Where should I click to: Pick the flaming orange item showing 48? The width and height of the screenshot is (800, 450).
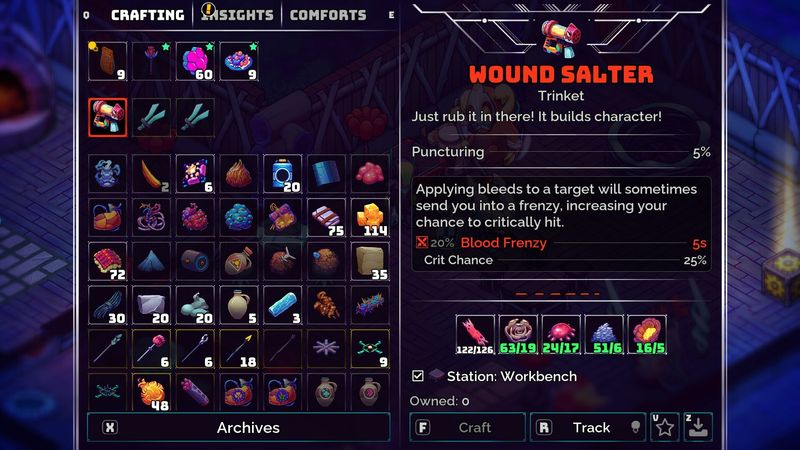151,393
